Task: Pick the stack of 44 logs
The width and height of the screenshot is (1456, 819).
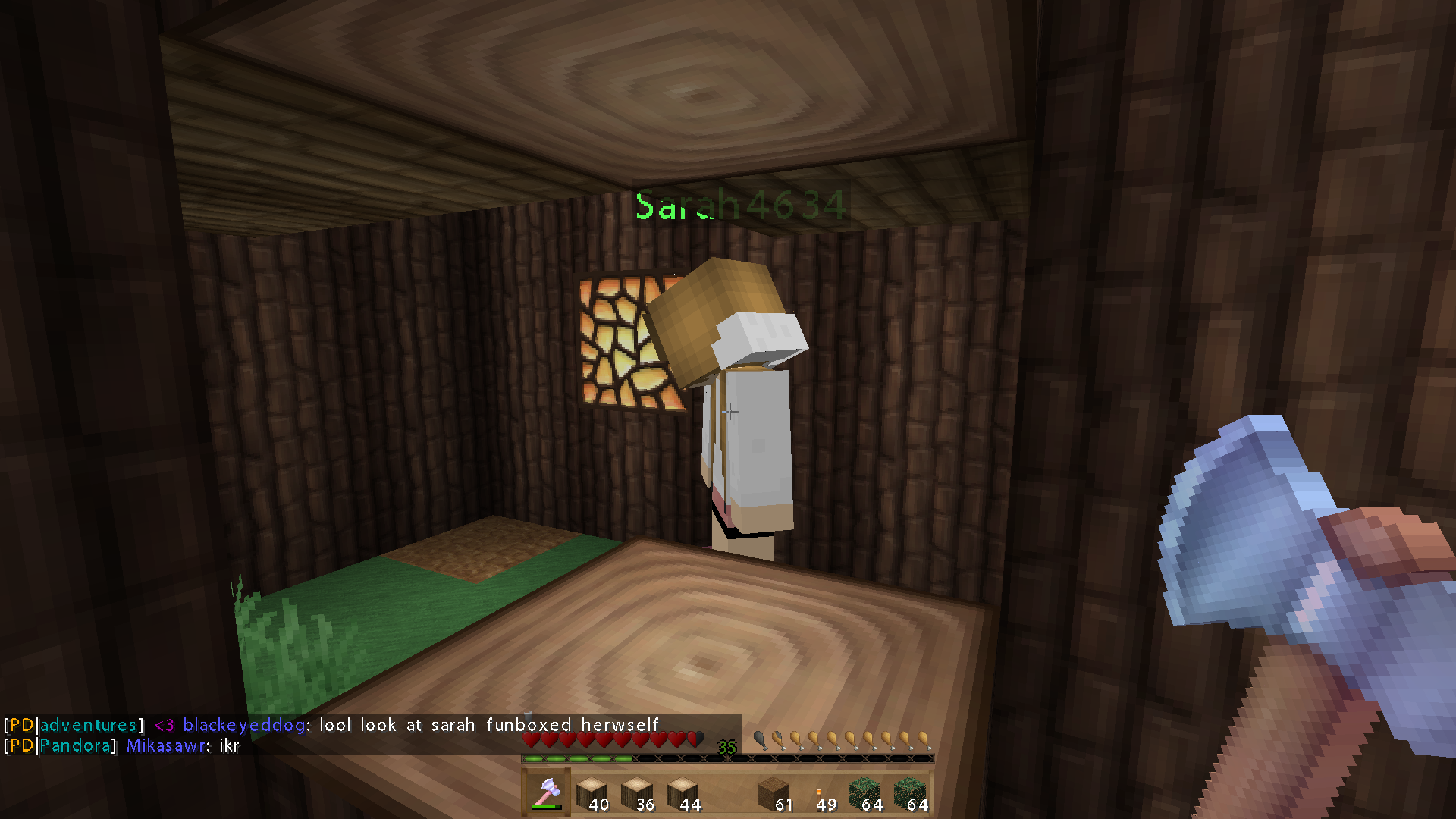Action: coord(682,793)
